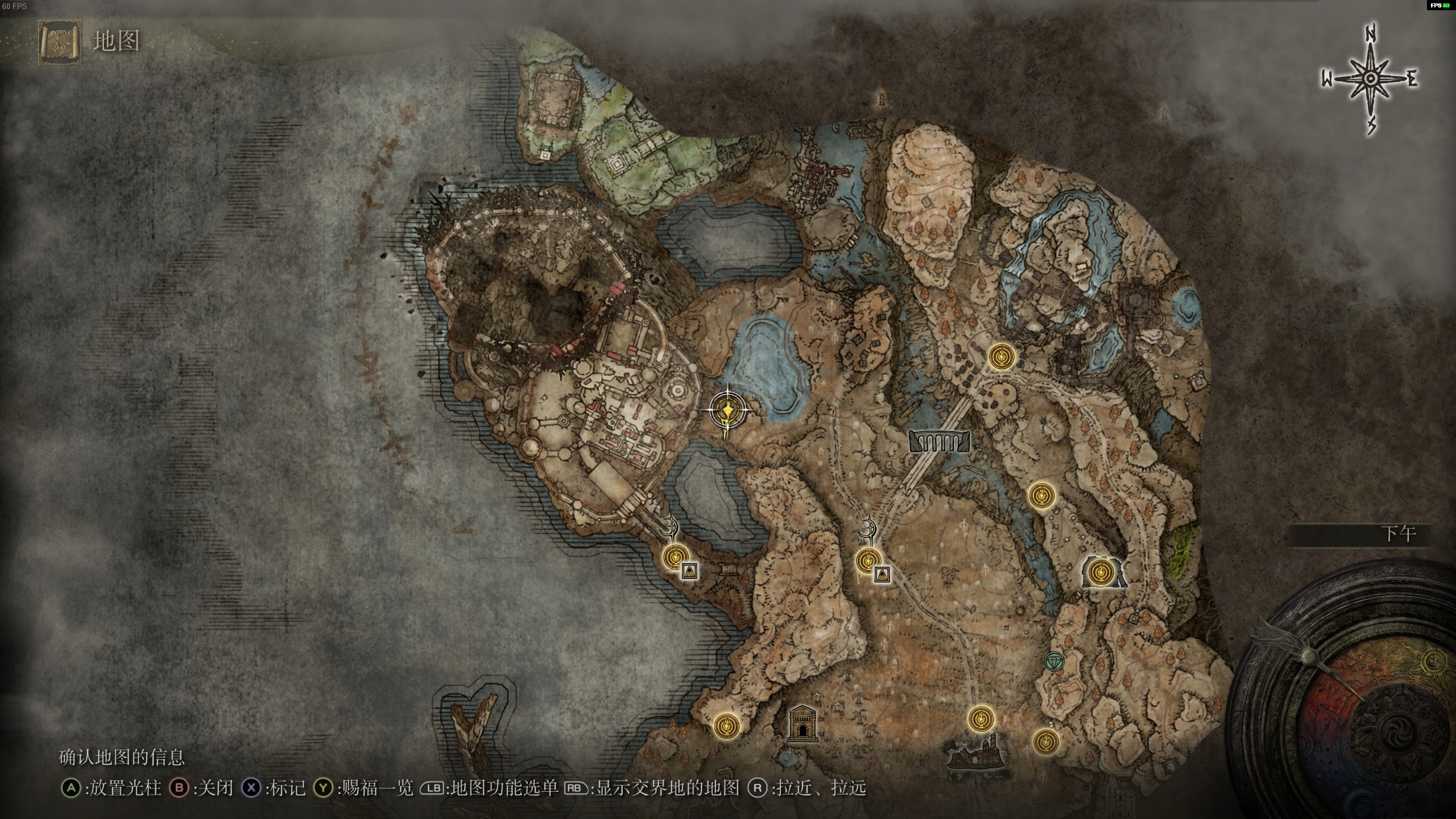This screenshot has height=819, width=1456.
Task: Click the great bridge landmark icon
Action: click(x=939, y=441)
